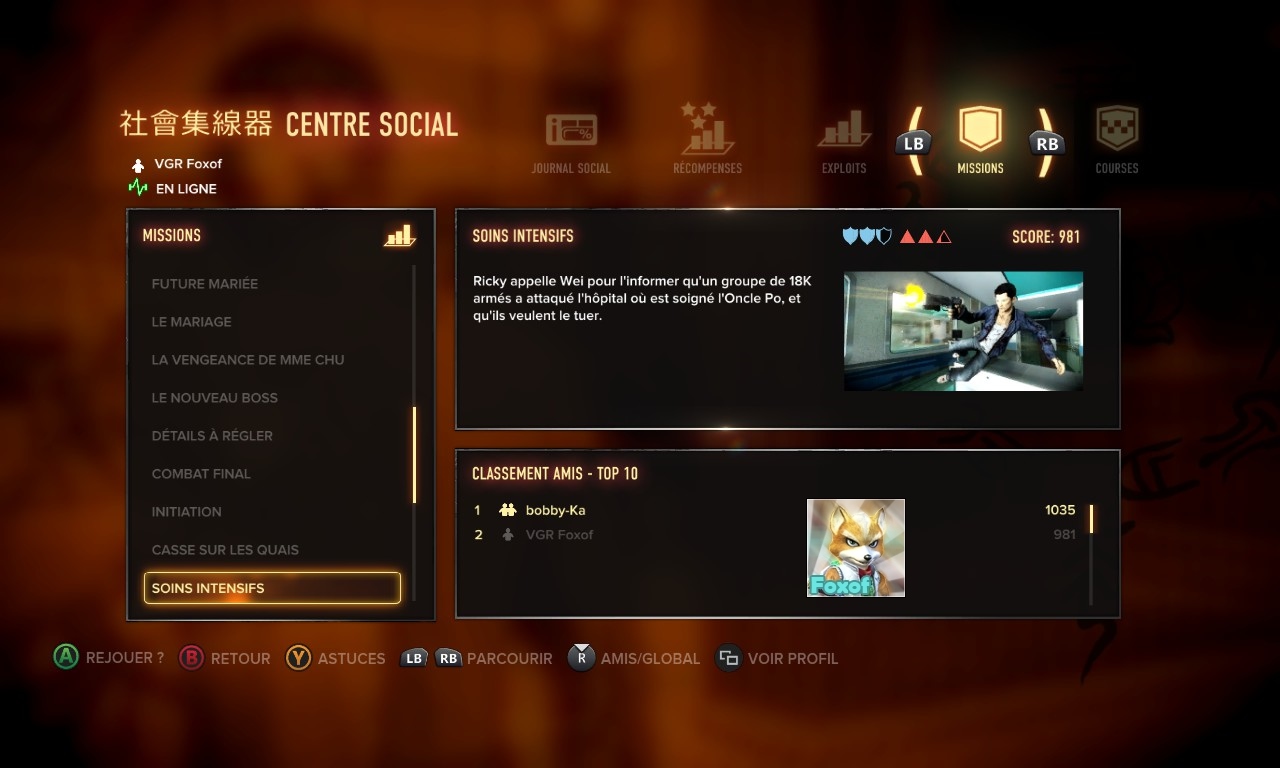Select the Combat Final mission
This screenshot has width=1280, height=768.
click(x=201, y=474)
